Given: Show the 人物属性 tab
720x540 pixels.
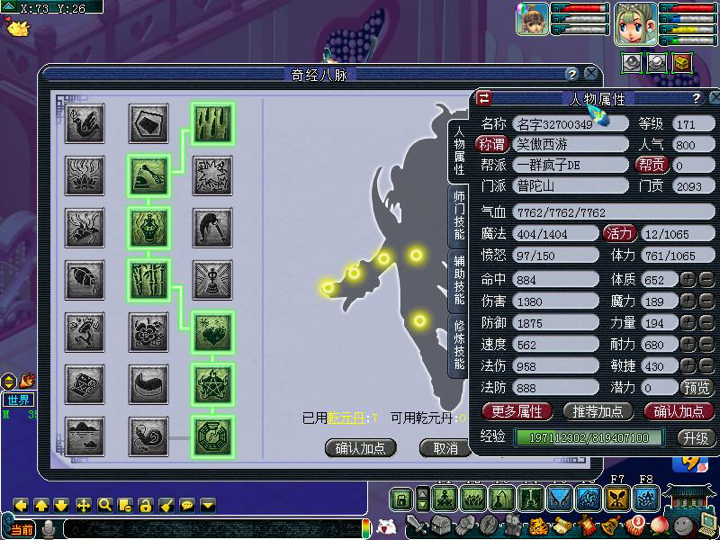Looking at the screenshot, I should pos(459,150).
